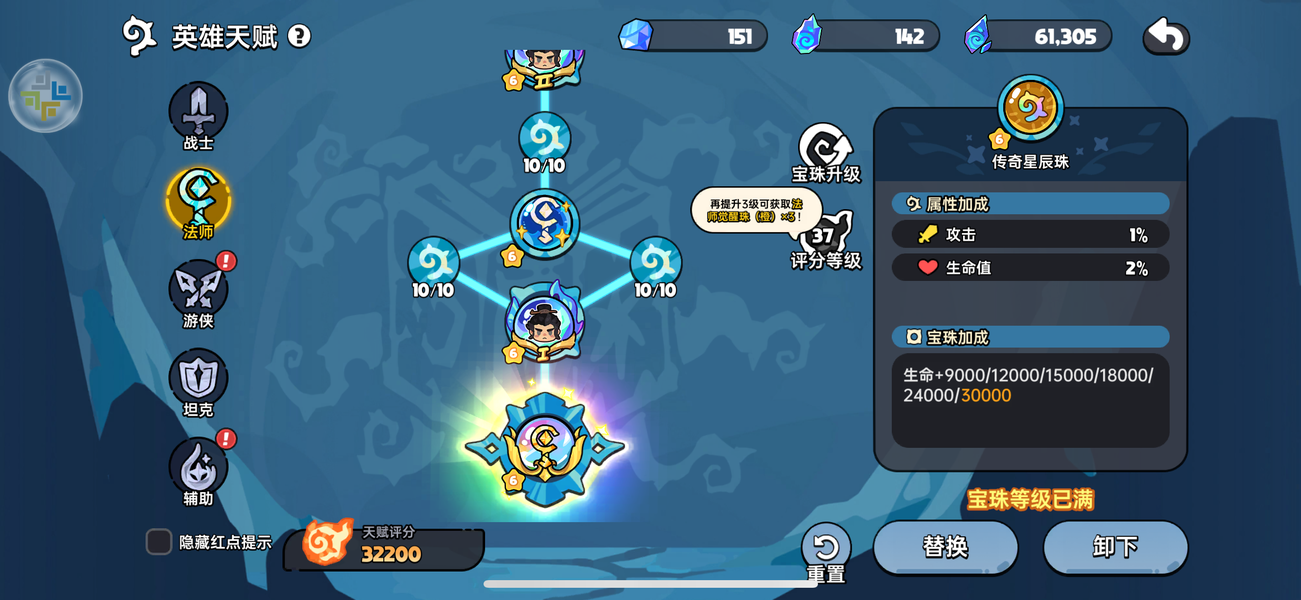
Task: Unequip the orb with 卸下 button
Action: 1115,547
